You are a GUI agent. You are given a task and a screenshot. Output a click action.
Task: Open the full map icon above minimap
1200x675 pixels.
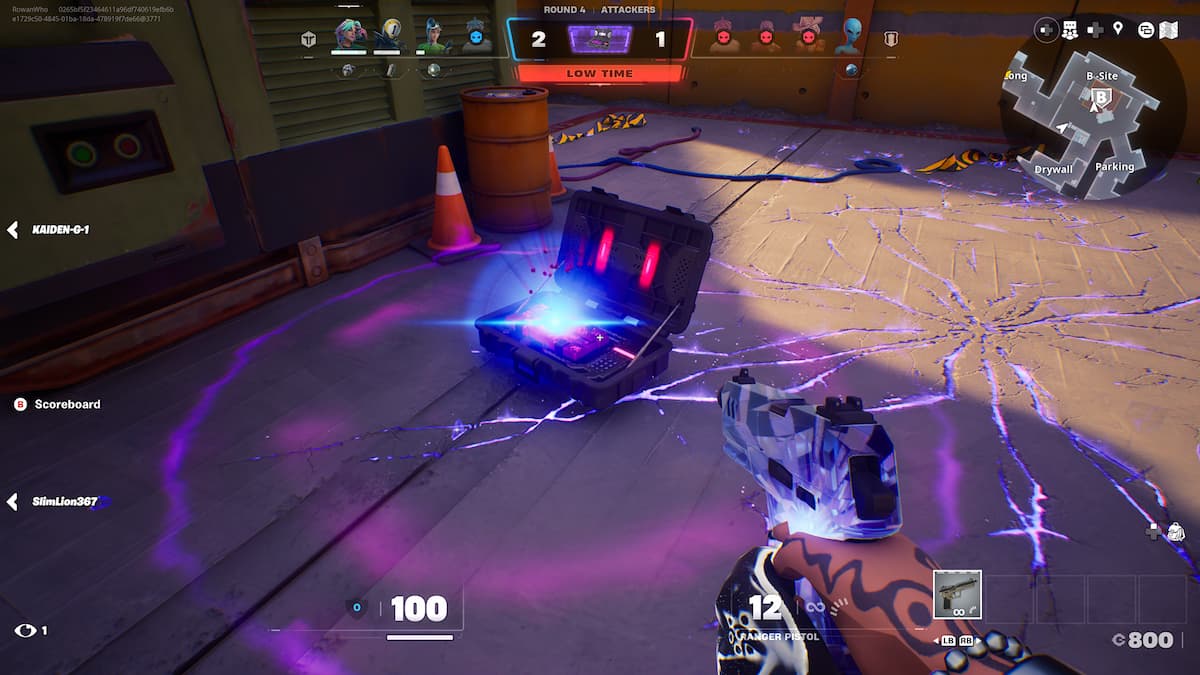[x=1169, y=29]
